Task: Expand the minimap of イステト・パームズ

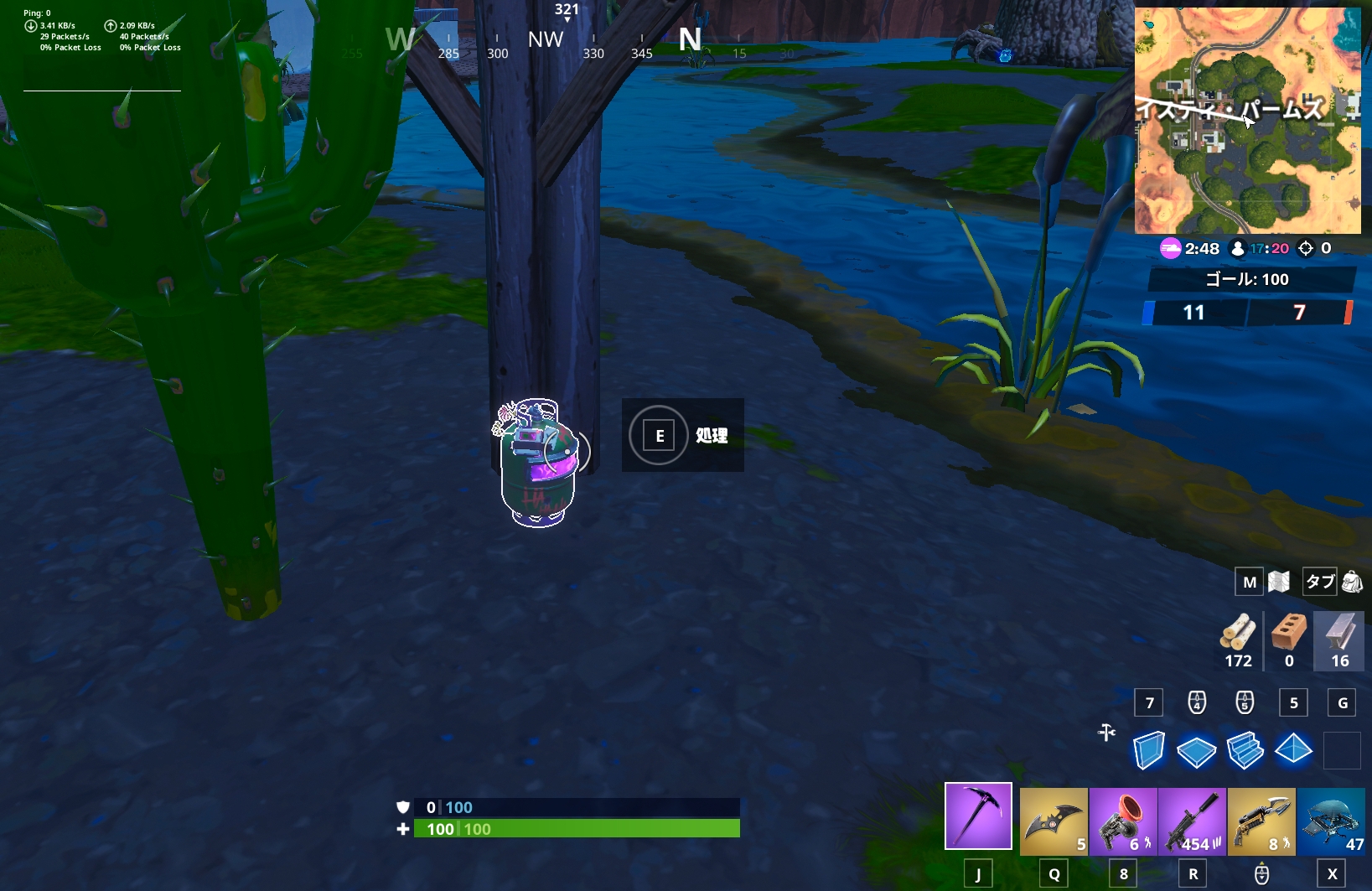Action: tap(1248, 119)
